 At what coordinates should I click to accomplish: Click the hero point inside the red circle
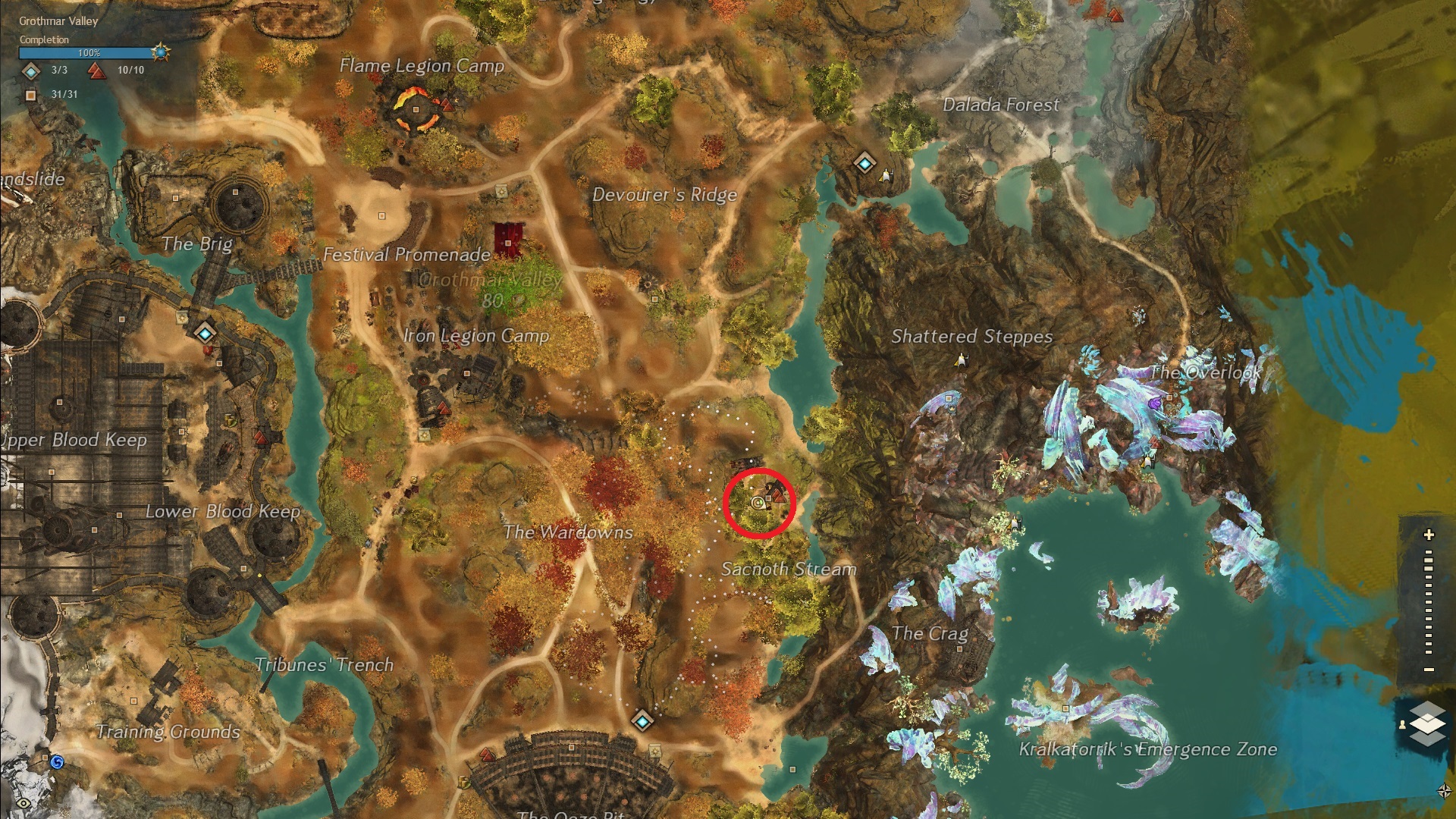point(778,496)
